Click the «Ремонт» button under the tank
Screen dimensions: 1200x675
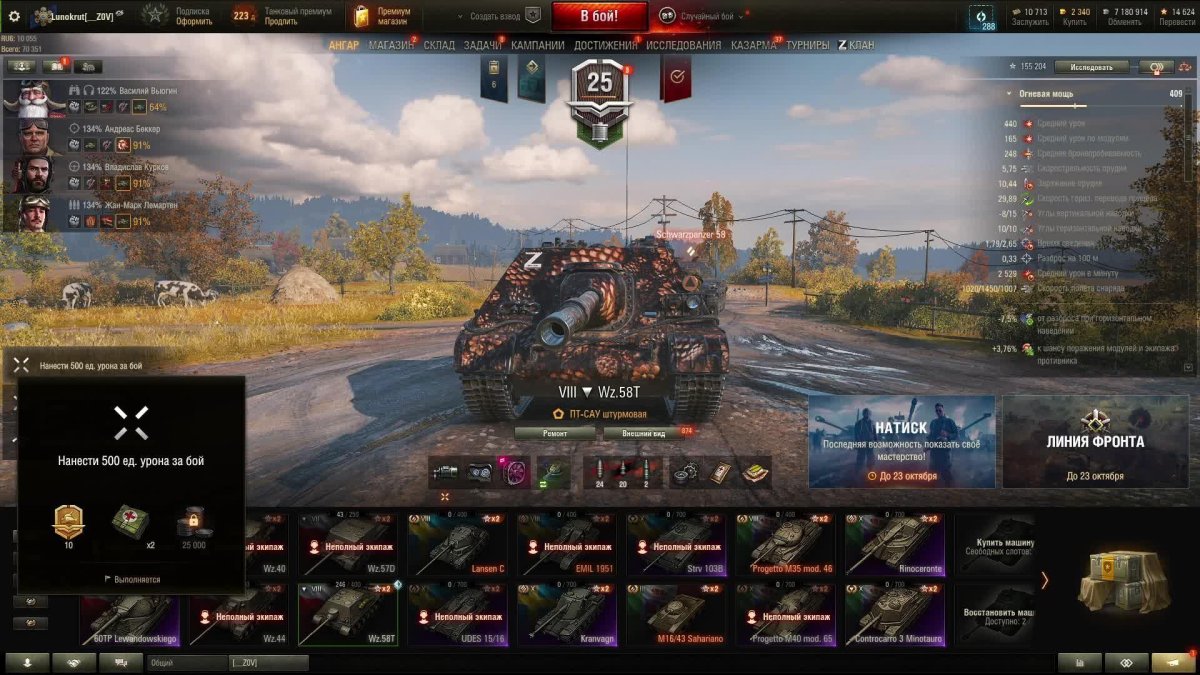click(555, 433)
